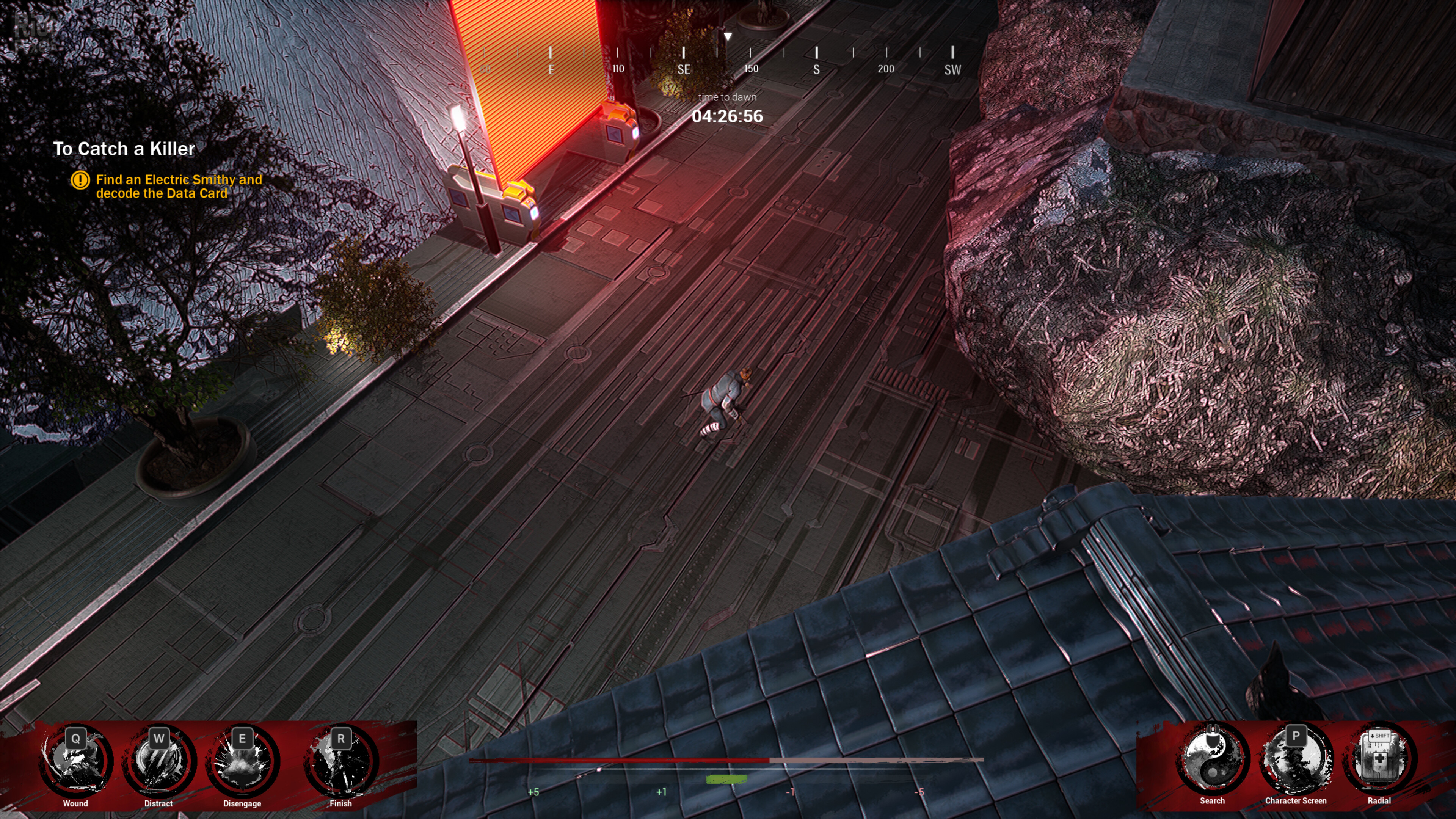
Task: Click the Search yin-yang icon
Action: pyautogui.click(x=1212, y=759)
